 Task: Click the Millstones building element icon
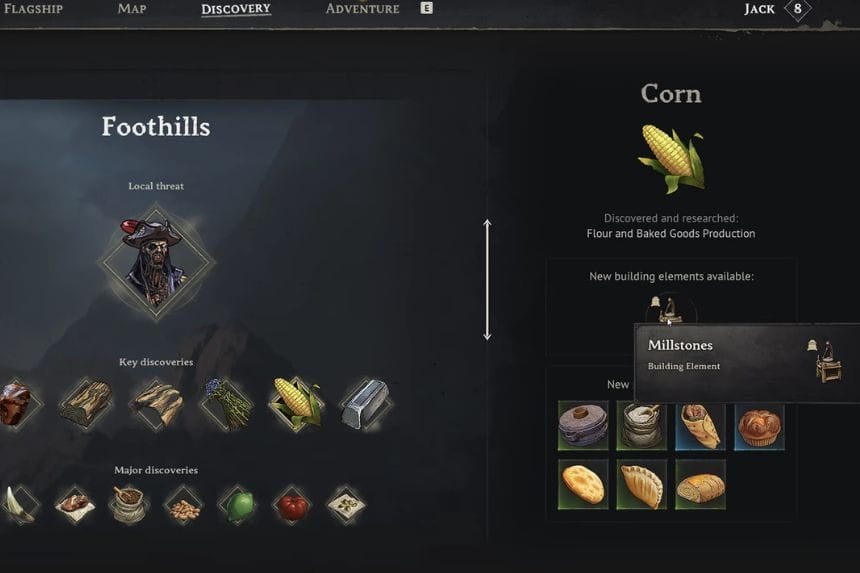click(x=668, y=310)
